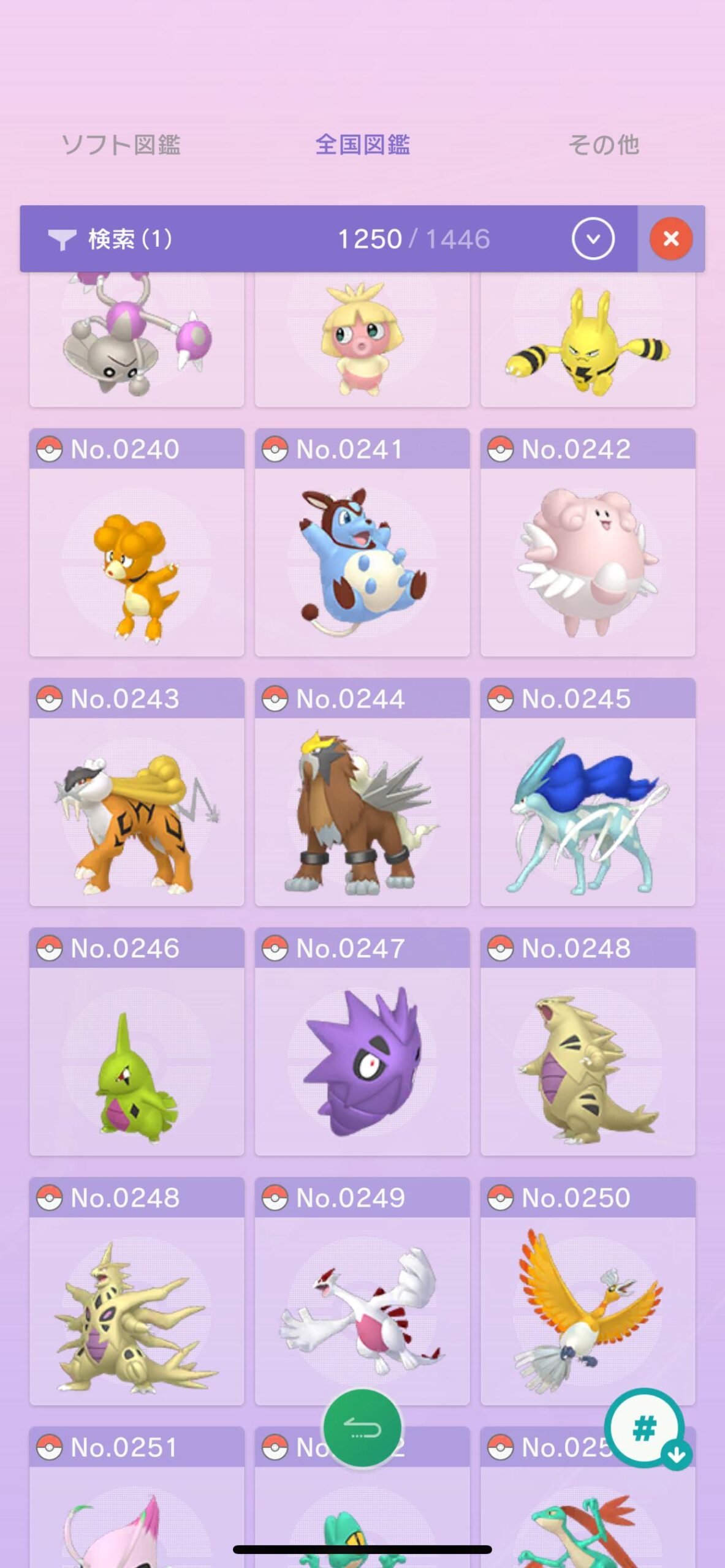The height and width of the screenshot is (1568, 725).
Task: Switch to the ソフト図鑑 tab
Action: click(x=121, y=145)
